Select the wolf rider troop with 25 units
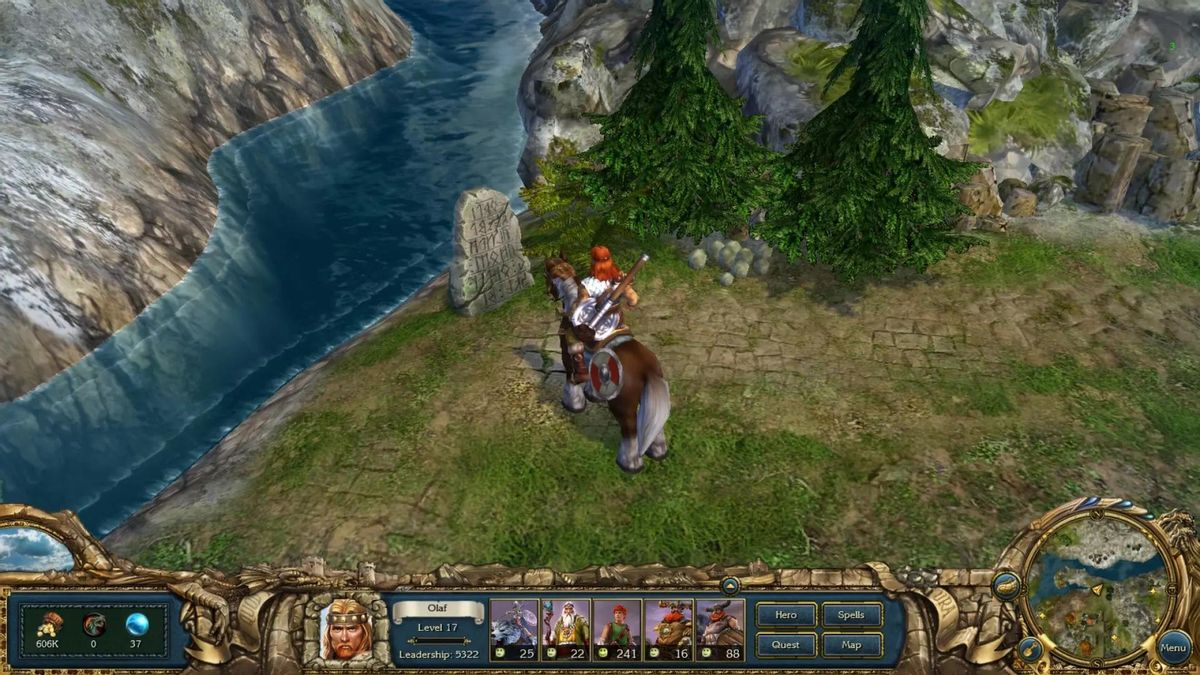The width and height of the screenshot is (1200, 675). coord(514,629)
